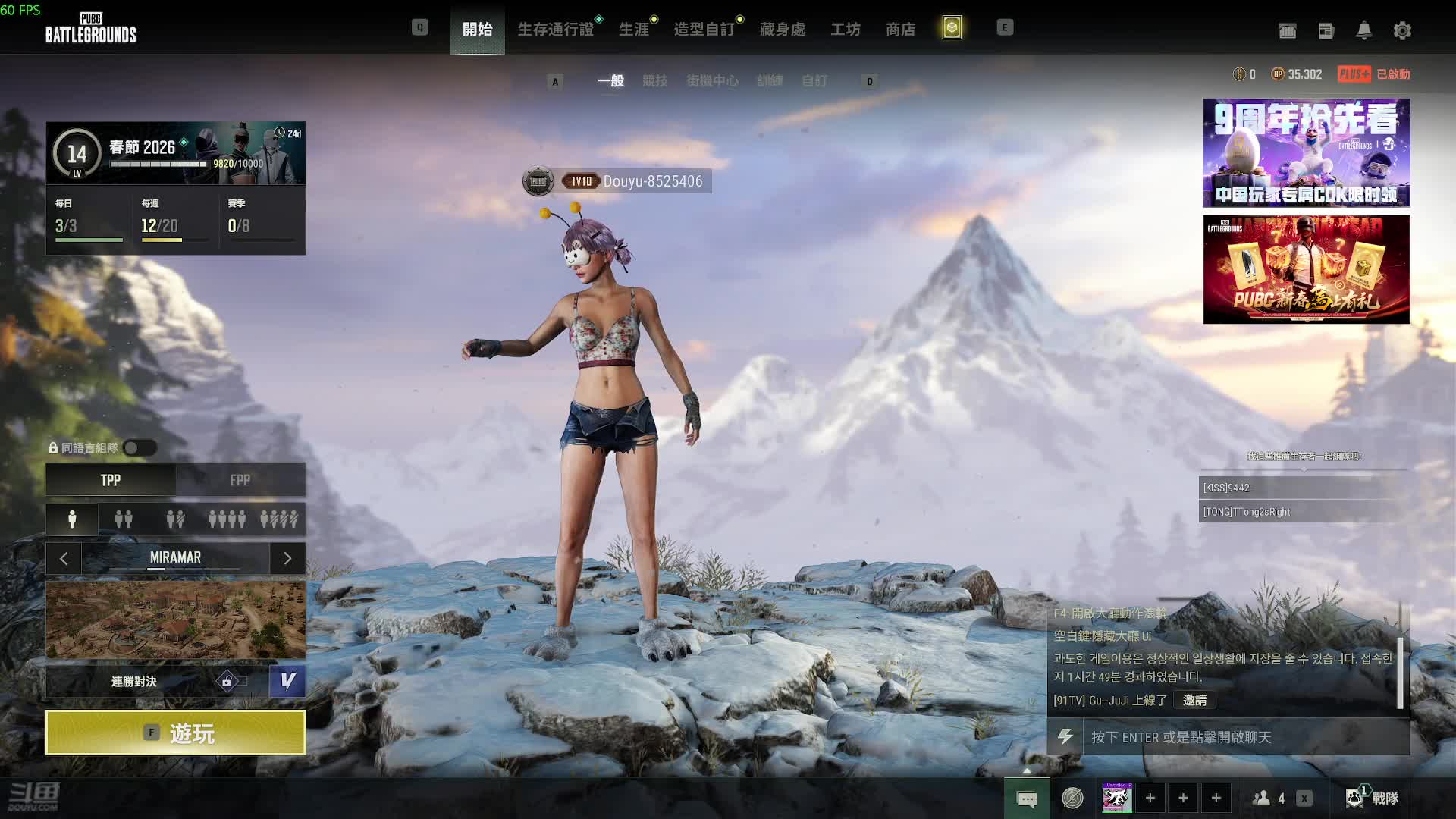
Task: Select FPP perspective mode
Action: 240,480
